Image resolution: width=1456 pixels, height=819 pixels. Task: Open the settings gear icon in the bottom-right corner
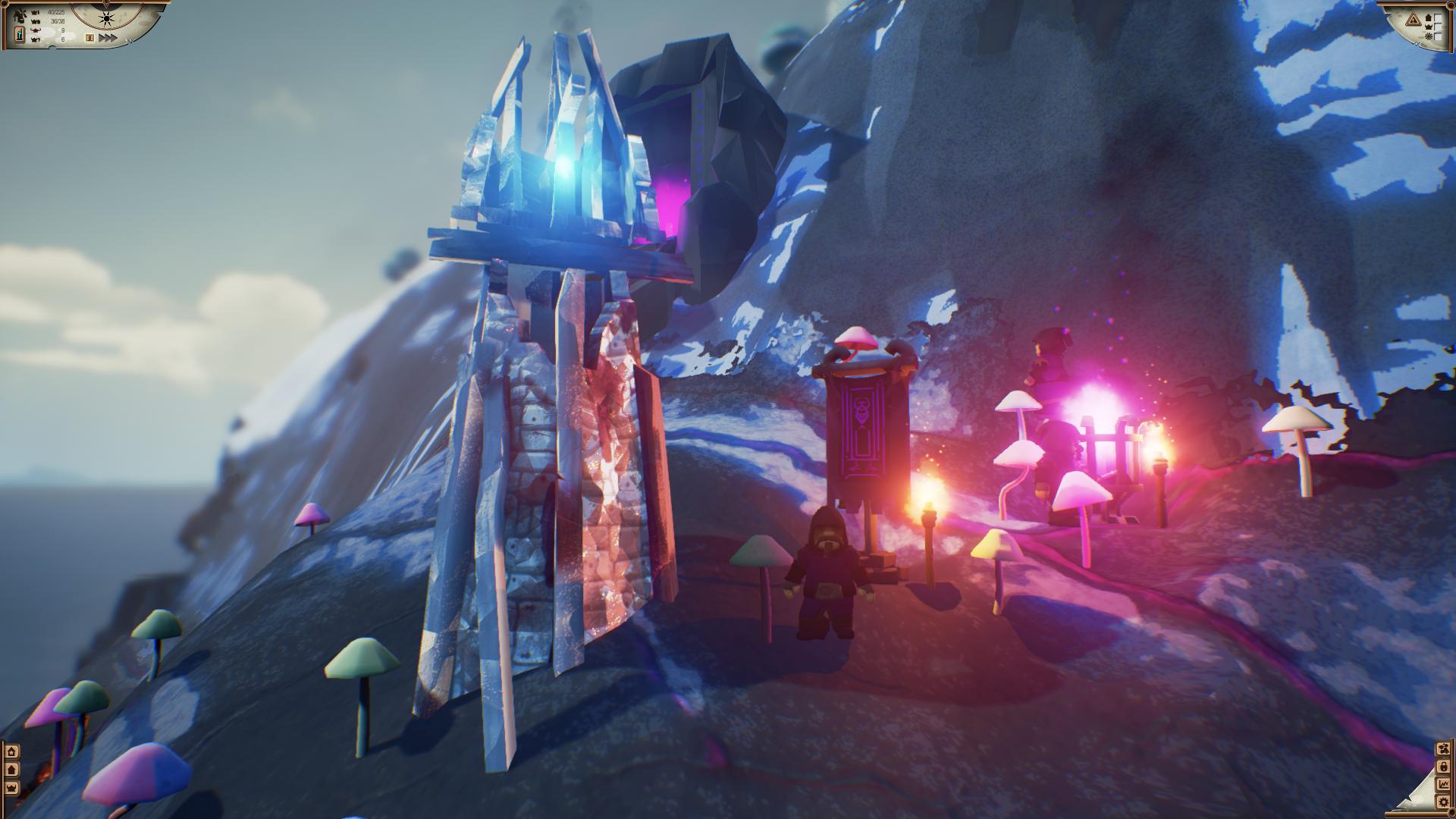pyautogui.click(x=1444, y=802)
